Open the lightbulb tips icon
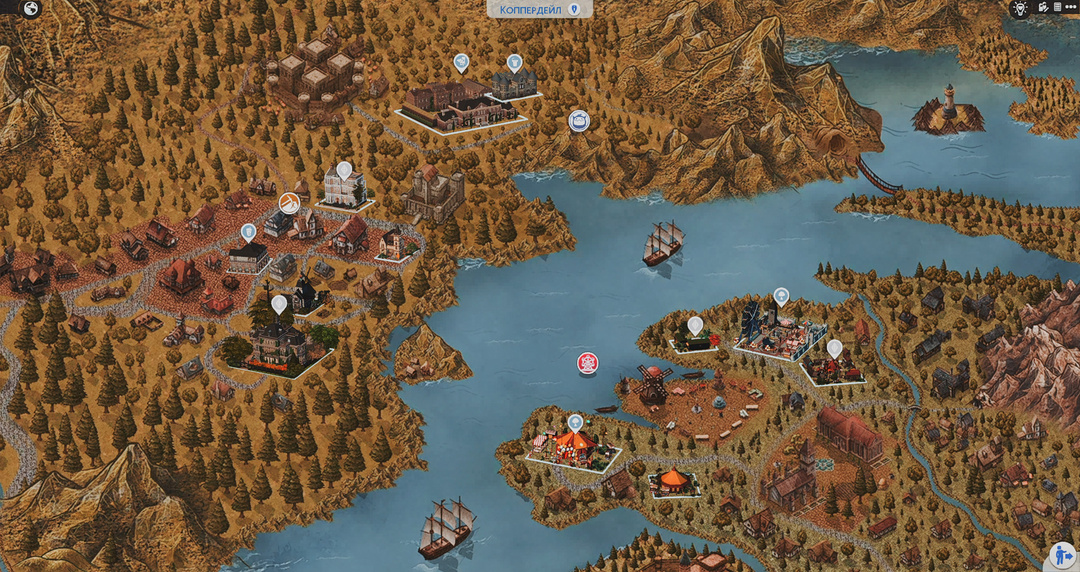Image resolution: width=1080 pixels, height=572 pixels. 1020,8
